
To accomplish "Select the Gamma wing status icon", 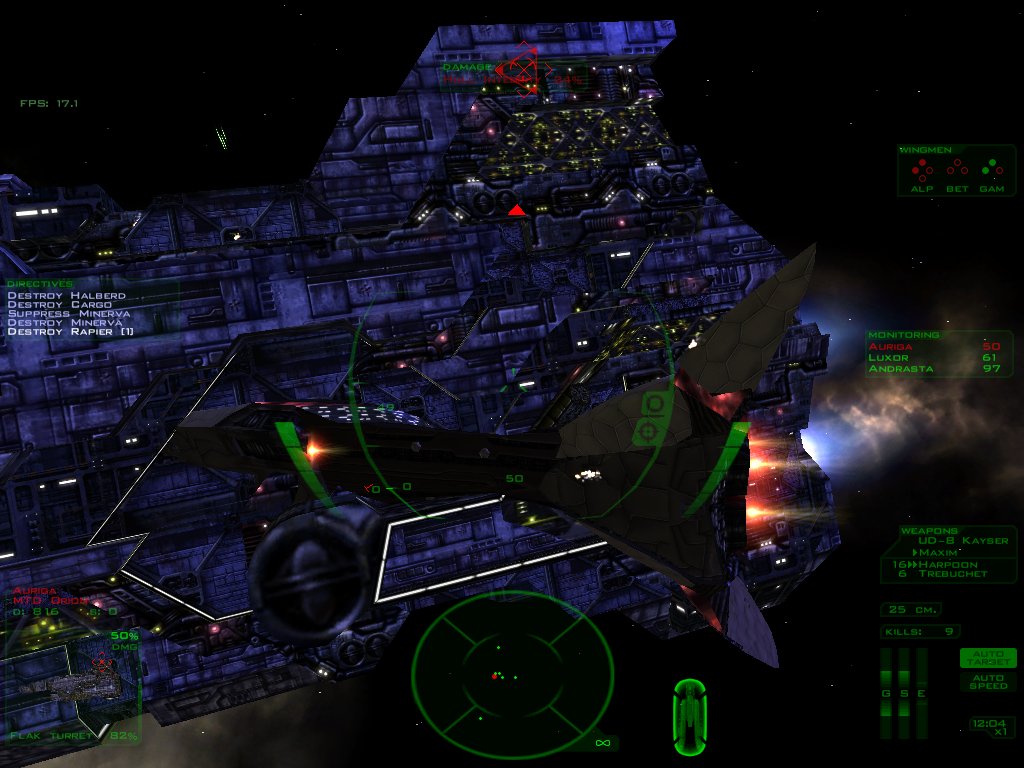I will point(991,168).
